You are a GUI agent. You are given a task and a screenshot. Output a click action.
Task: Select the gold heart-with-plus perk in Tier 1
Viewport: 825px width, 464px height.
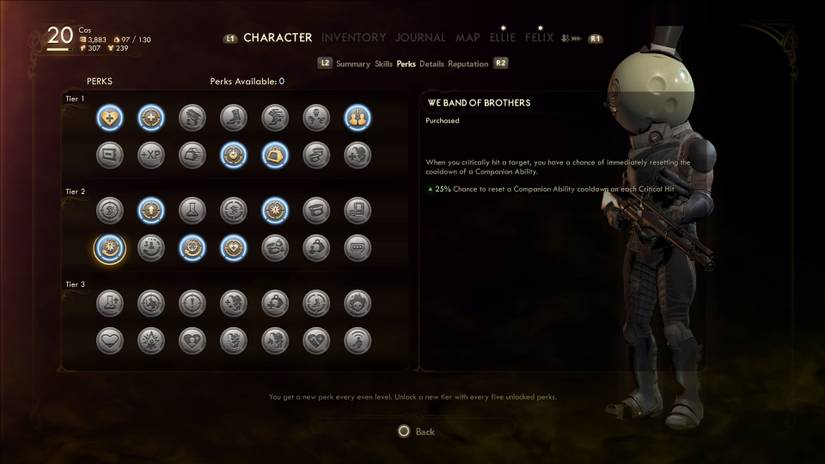(x=110, y=118)
